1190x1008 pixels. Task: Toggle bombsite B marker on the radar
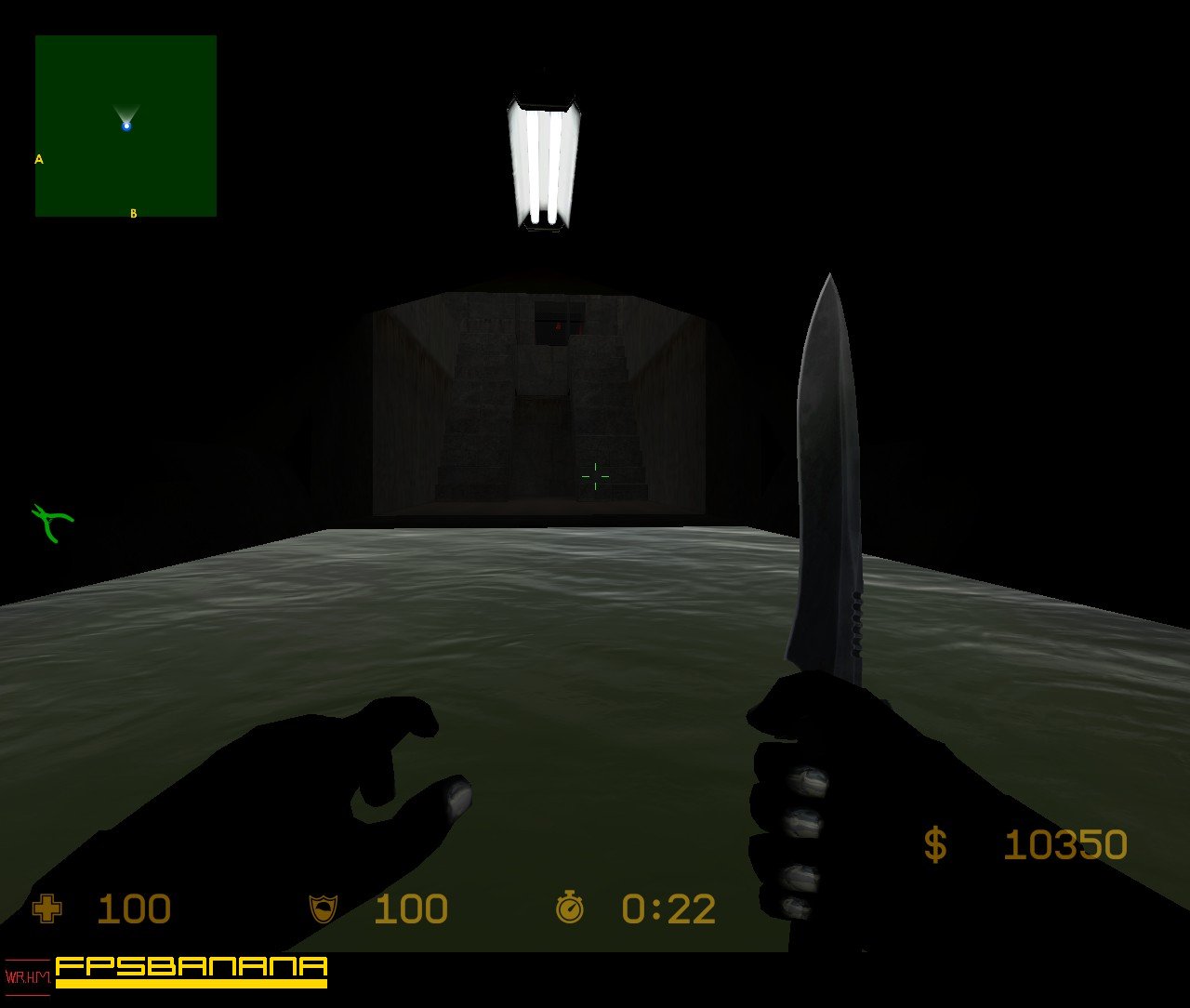[134, 213]
